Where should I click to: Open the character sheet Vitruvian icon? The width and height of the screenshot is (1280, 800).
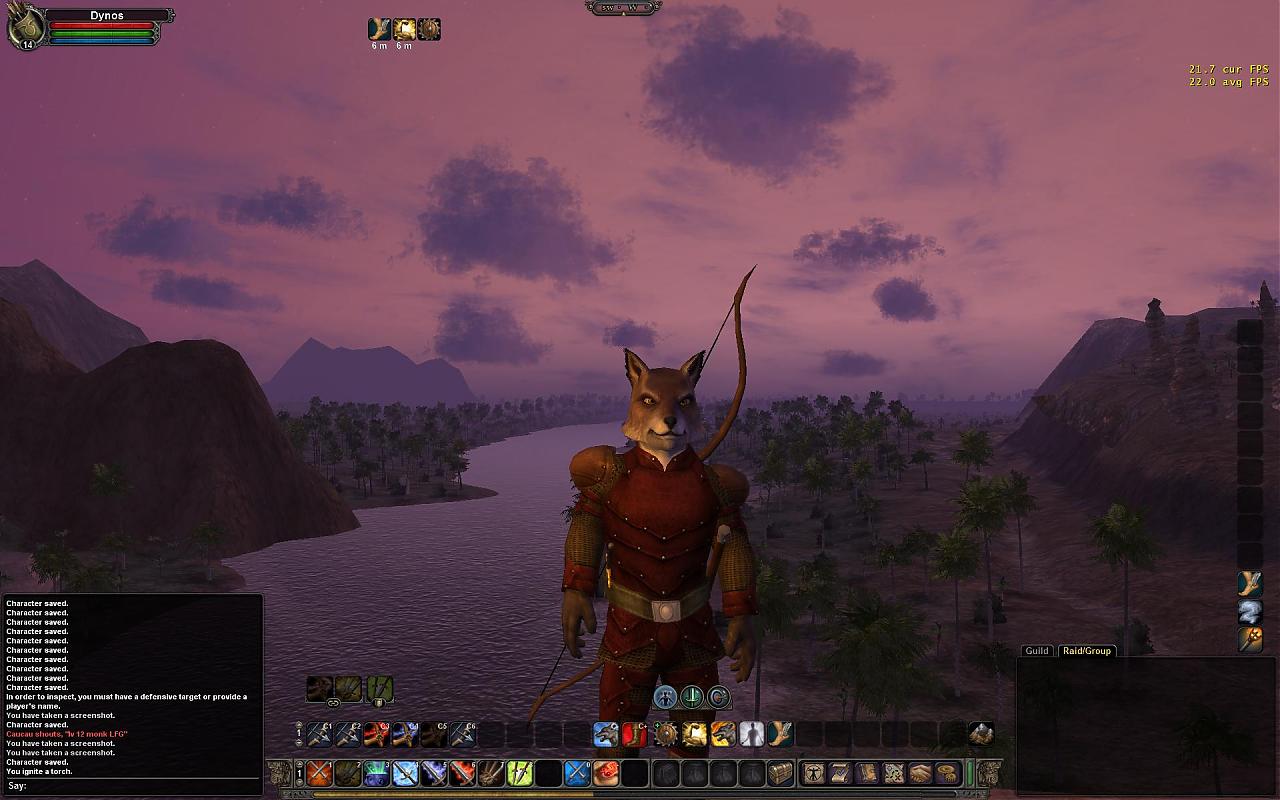[x=814, y=773]
